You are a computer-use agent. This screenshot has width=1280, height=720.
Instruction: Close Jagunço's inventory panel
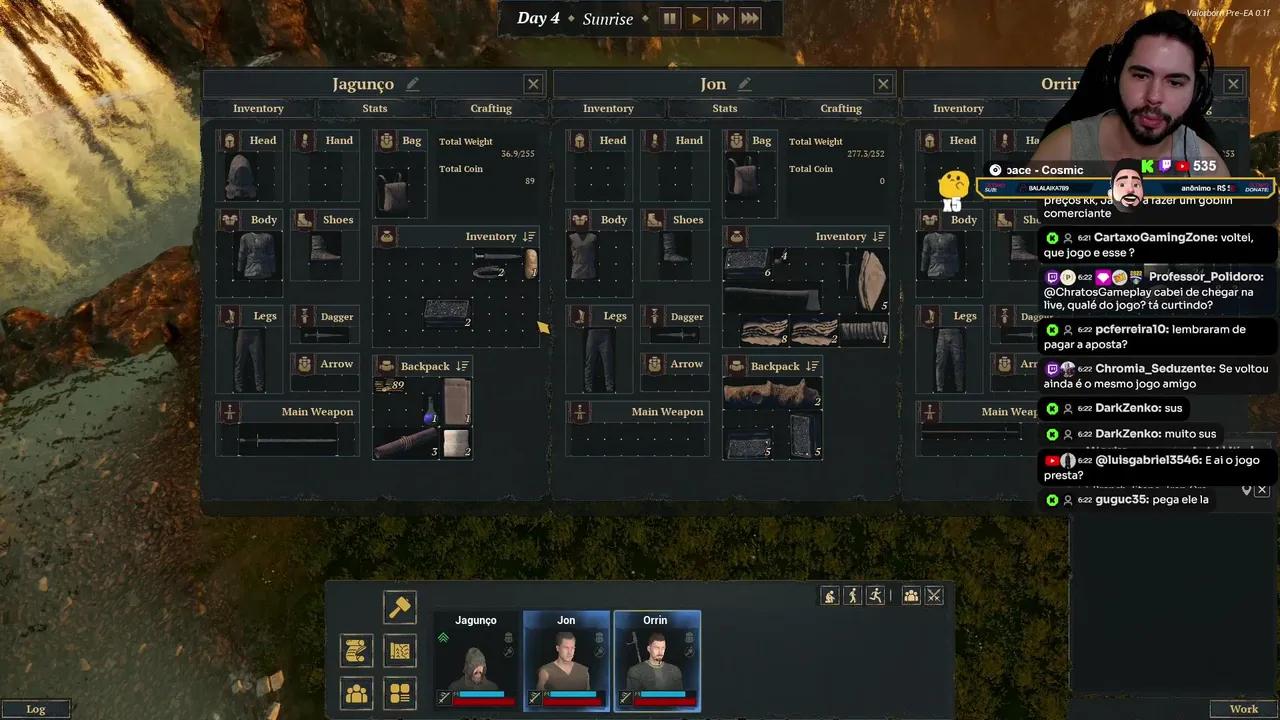[x=533, y=85]
